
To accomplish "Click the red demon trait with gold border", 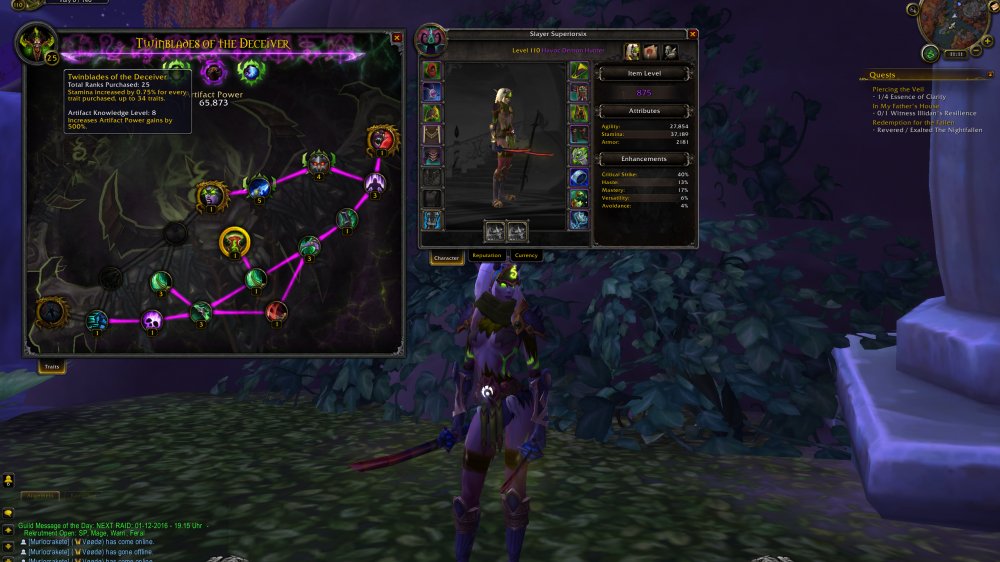I will [x=382, y=140].
